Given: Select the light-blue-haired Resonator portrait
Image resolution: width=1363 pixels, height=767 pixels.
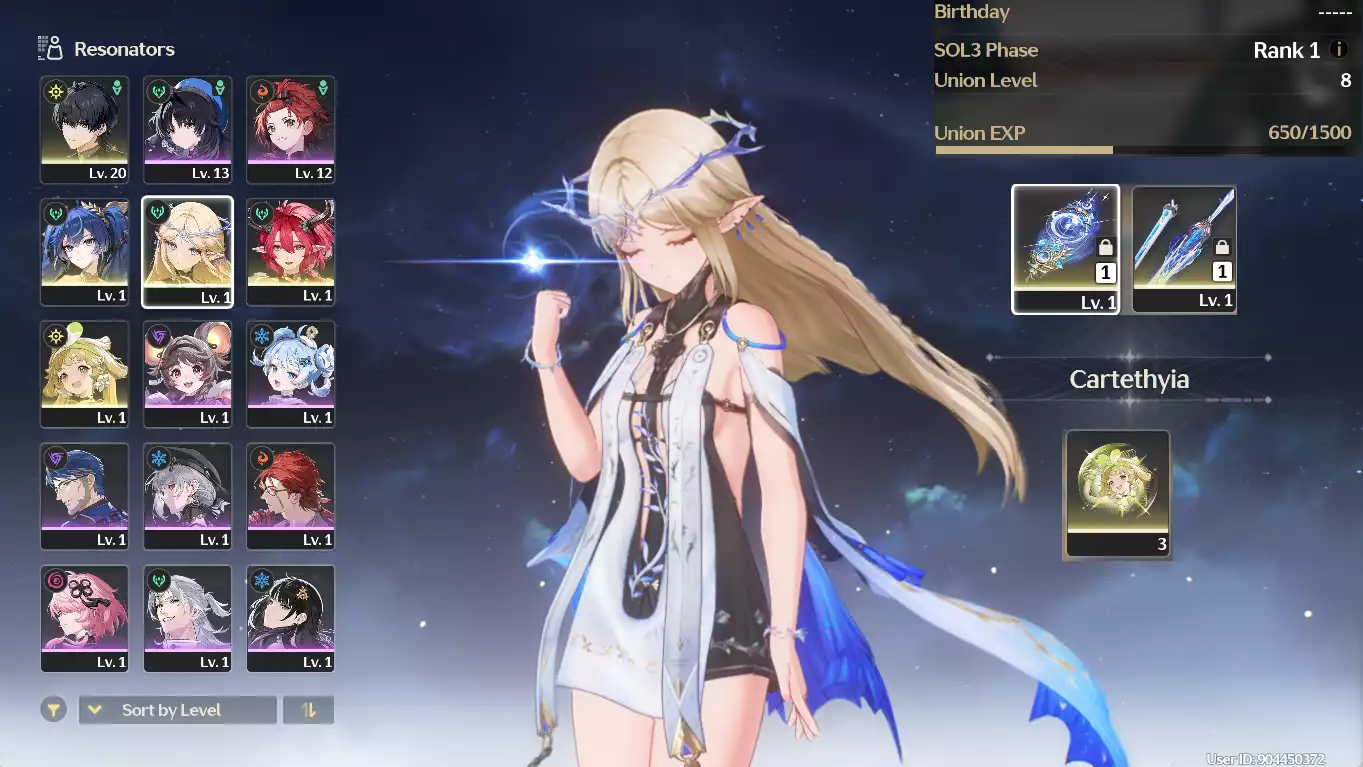Looking at the screenshot, I should pyautogui.click(x=291, y=374).
